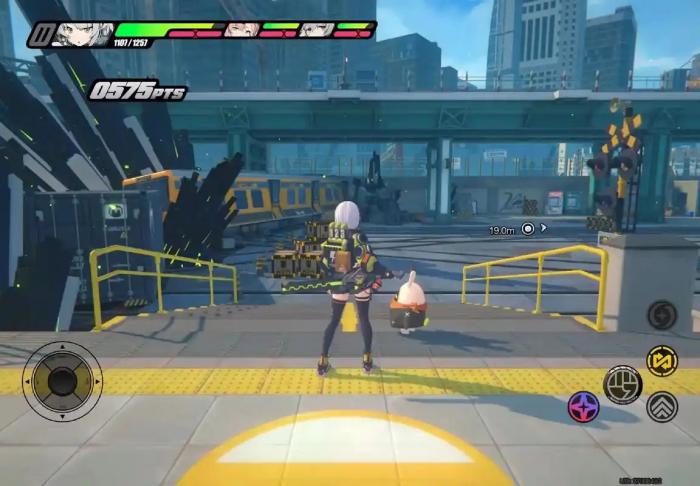Tap the virtual joystick center
Image resolution: width=700 pixels, height=486 pixels.
click(62, 381)
